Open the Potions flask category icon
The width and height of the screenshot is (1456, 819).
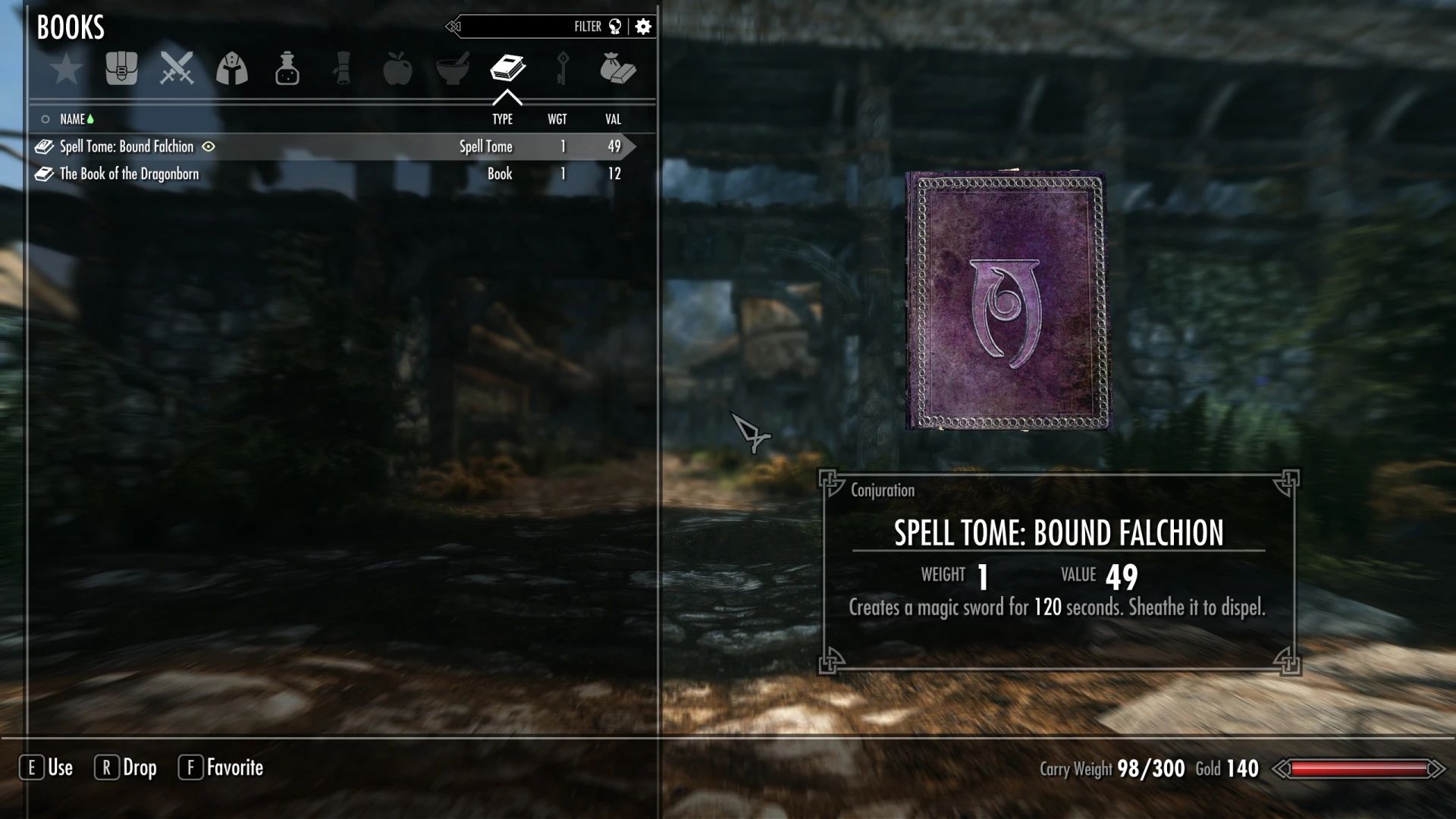point(287,69)
